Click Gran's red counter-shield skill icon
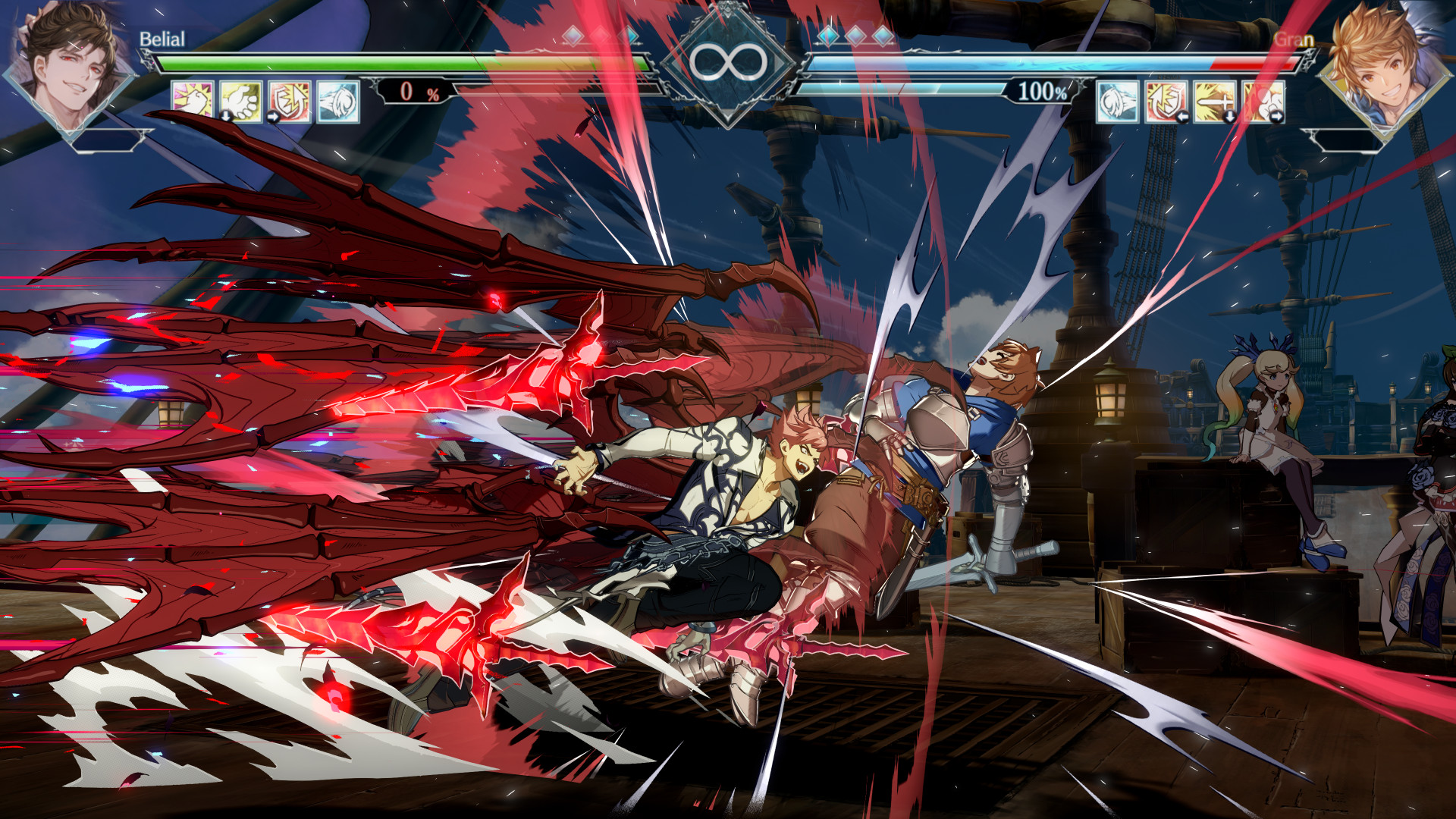The image size is (1456, 819). tap(1165, 102)
